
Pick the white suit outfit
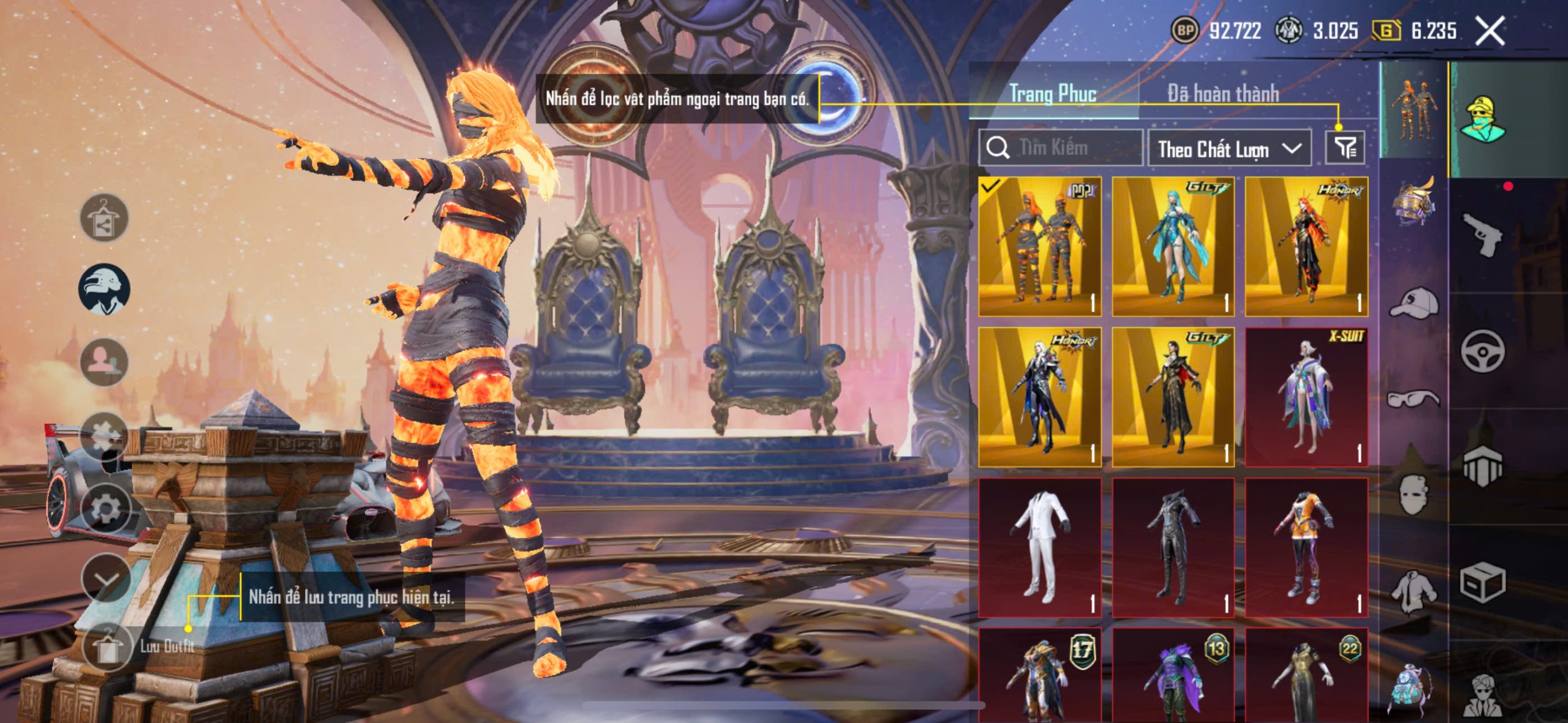tap(1040, 547)
